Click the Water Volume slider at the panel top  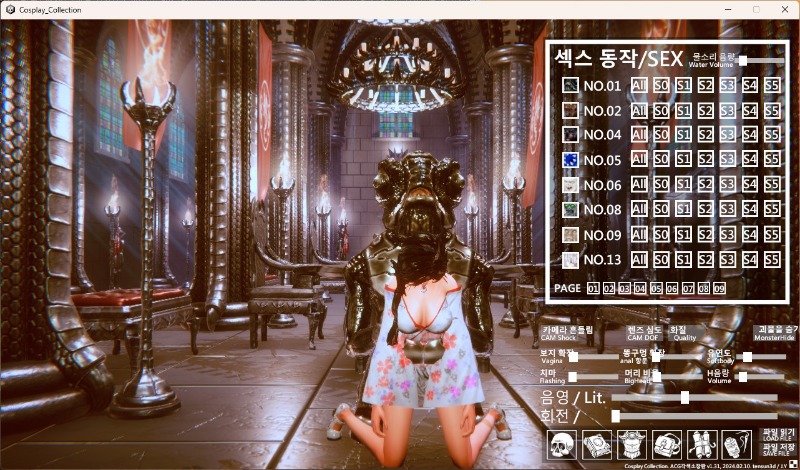coord(742,61)
